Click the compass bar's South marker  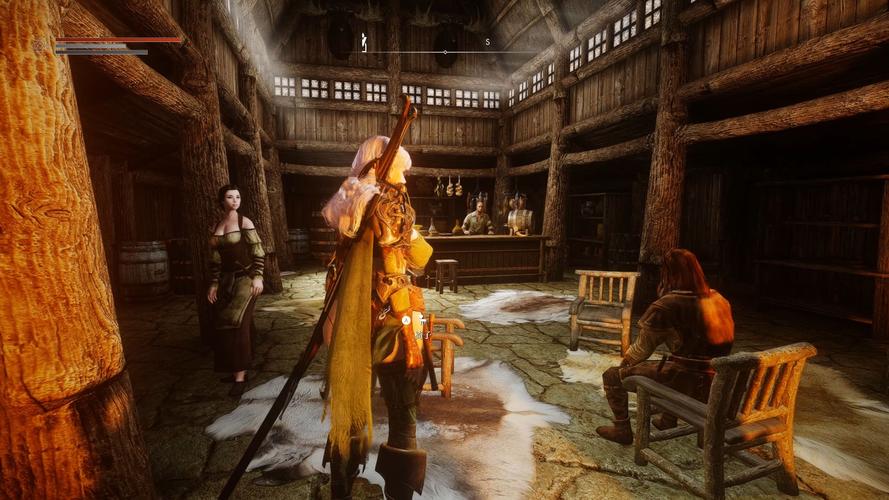point(487,42)
